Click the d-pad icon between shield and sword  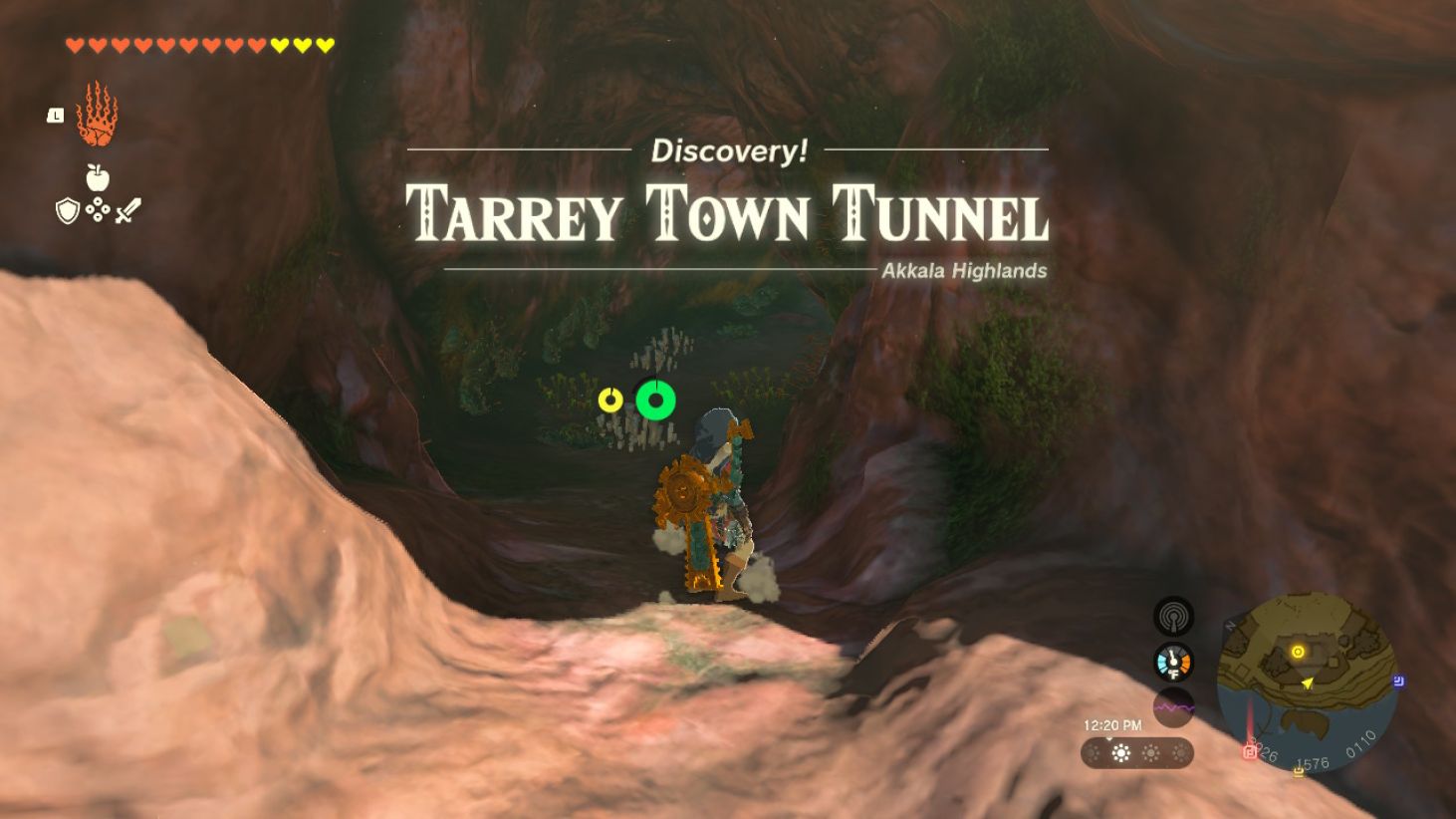click(x=98, y=210)
